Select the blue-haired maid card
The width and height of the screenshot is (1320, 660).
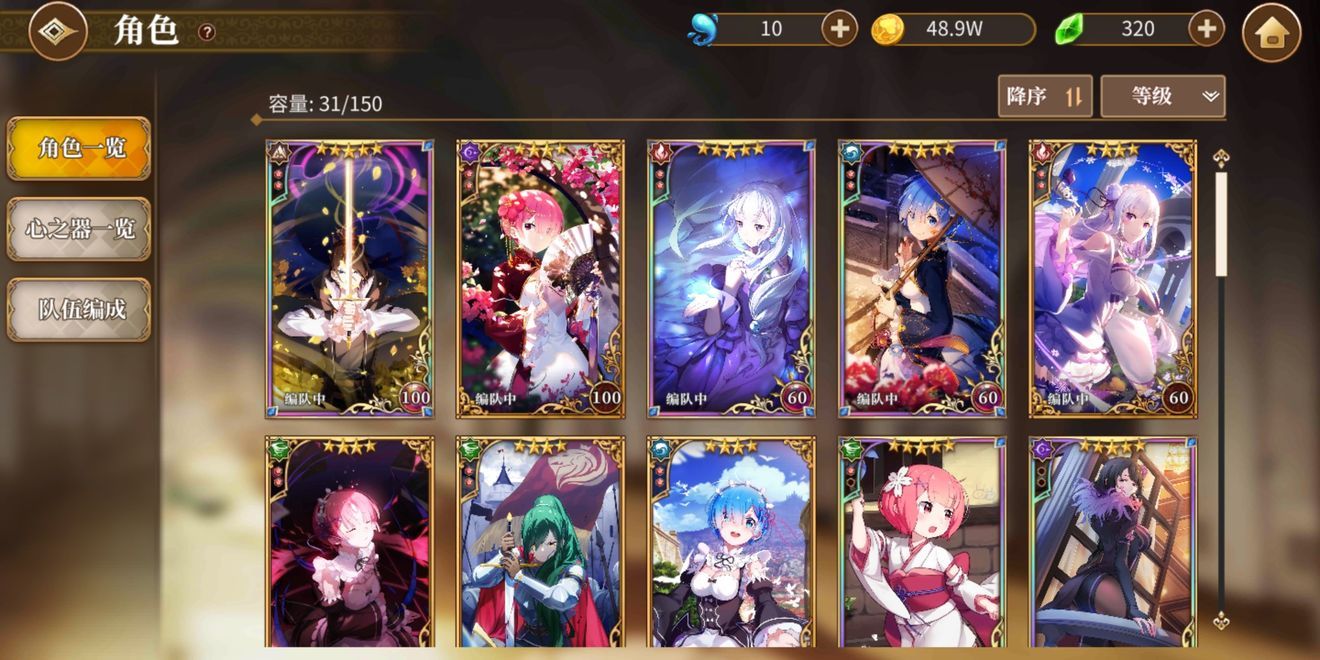(731, 545)
